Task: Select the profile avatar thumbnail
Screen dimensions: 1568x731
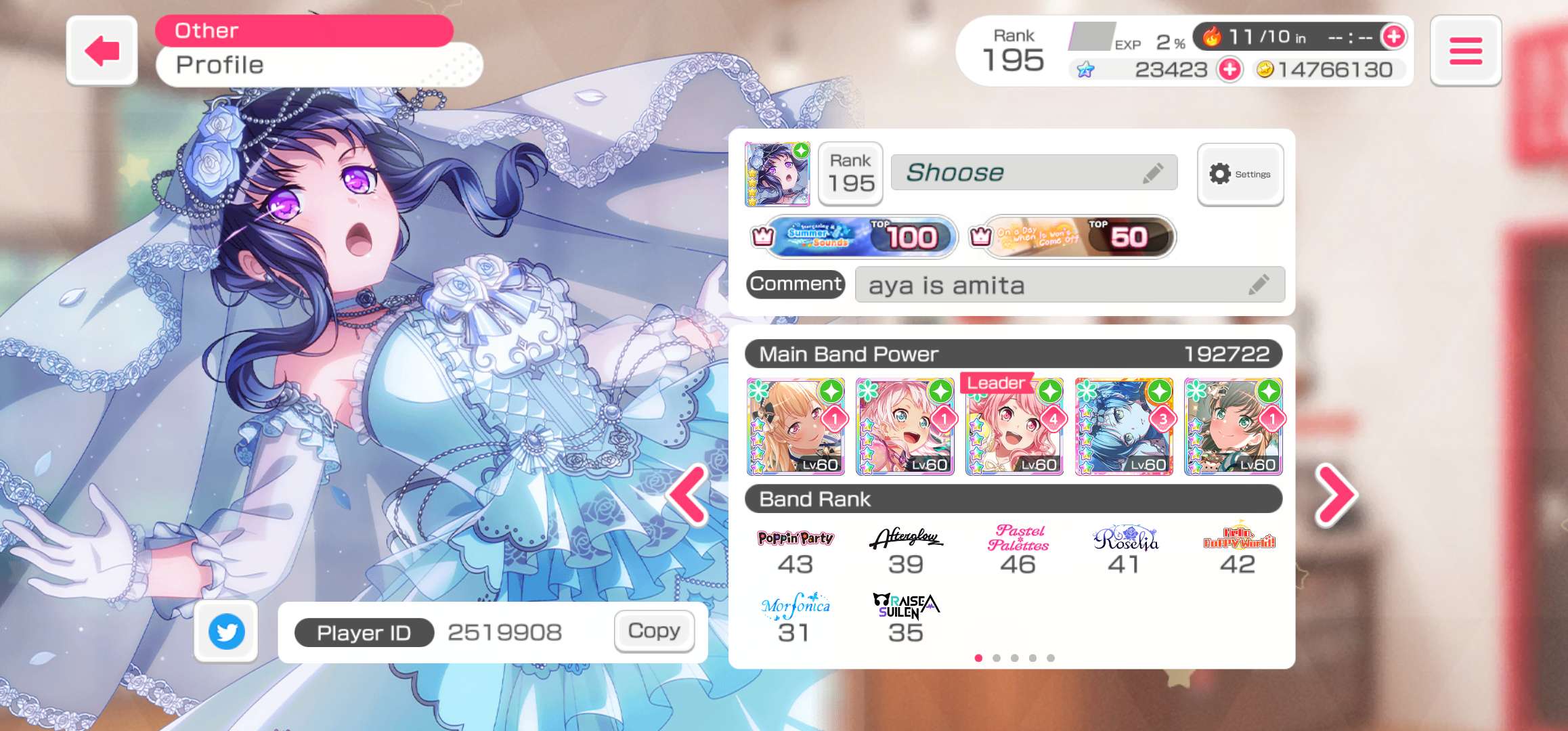Action: tap(777, 174)
